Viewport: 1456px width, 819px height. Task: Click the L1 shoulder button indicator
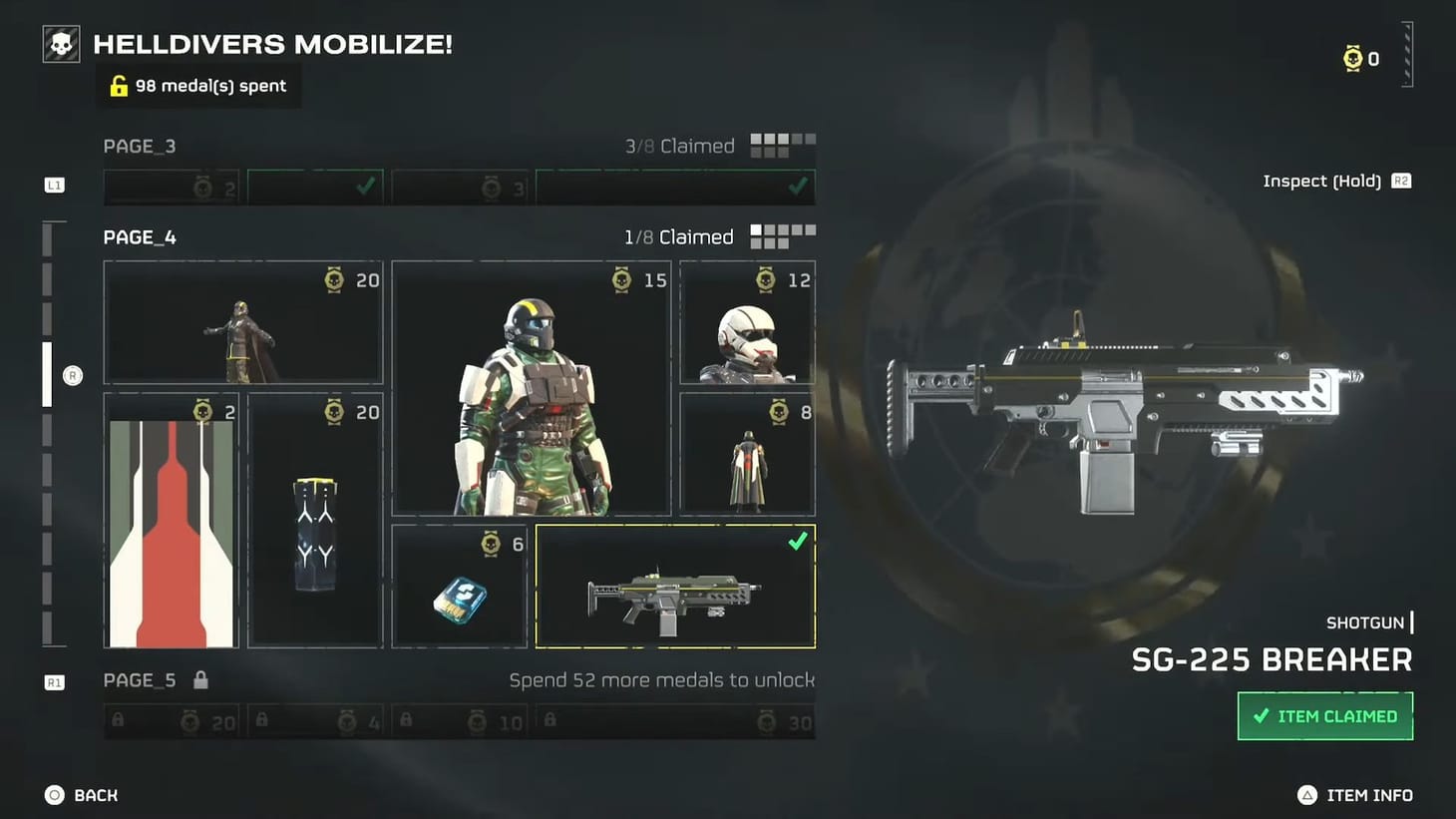(x=54, y=185)
